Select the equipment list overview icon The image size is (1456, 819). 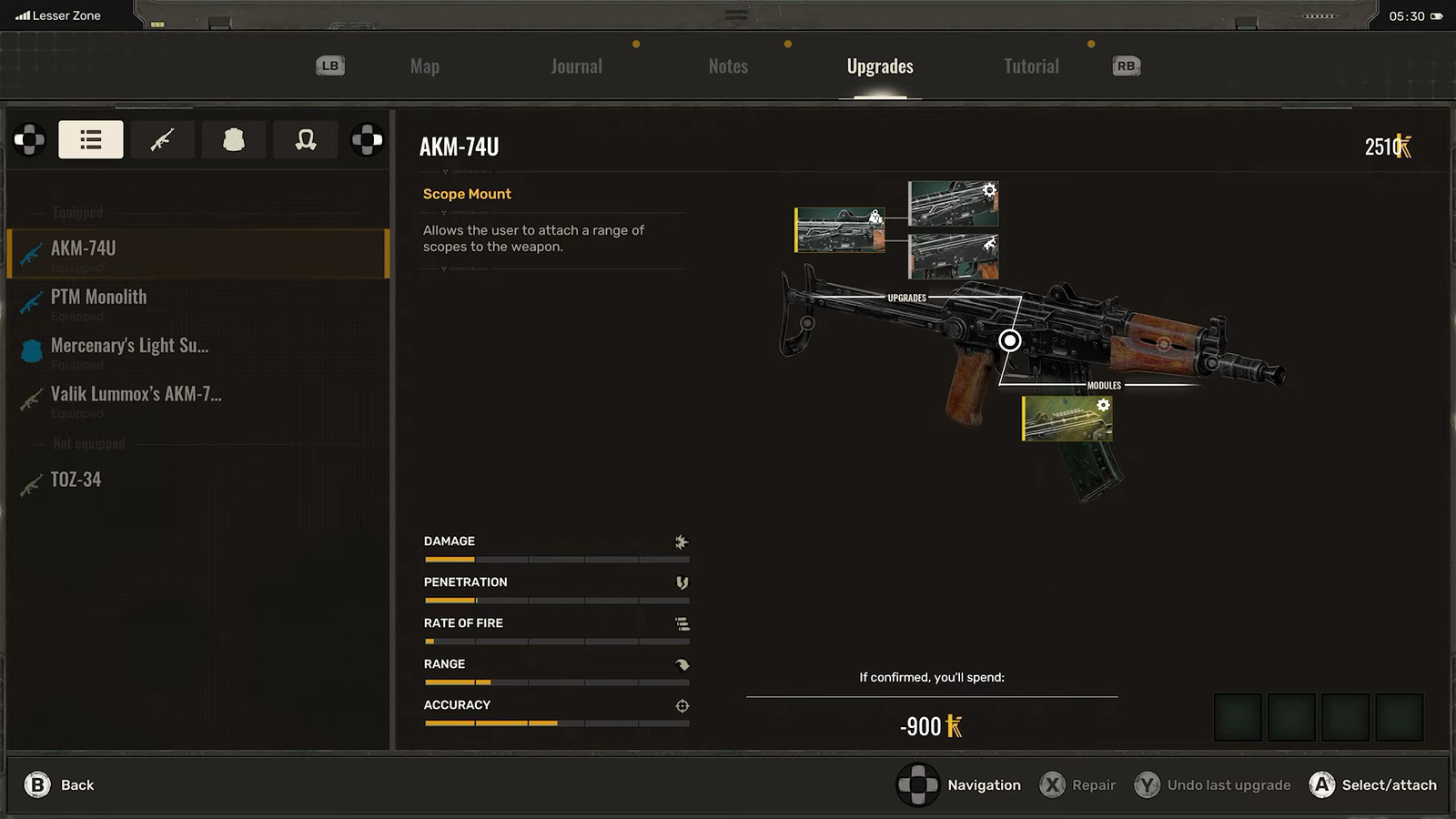pyautogui.click(x=90, y=139)
